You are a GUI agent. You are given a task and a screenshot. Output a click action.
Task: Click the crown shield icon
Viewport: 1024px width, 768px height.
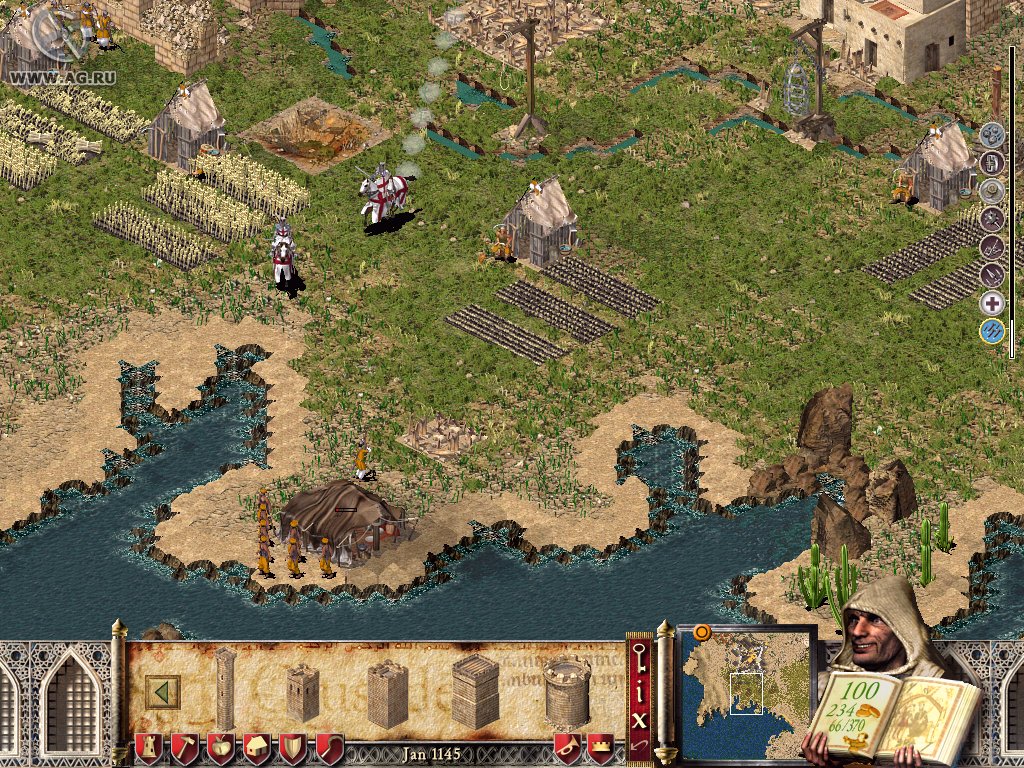[600, 747]
